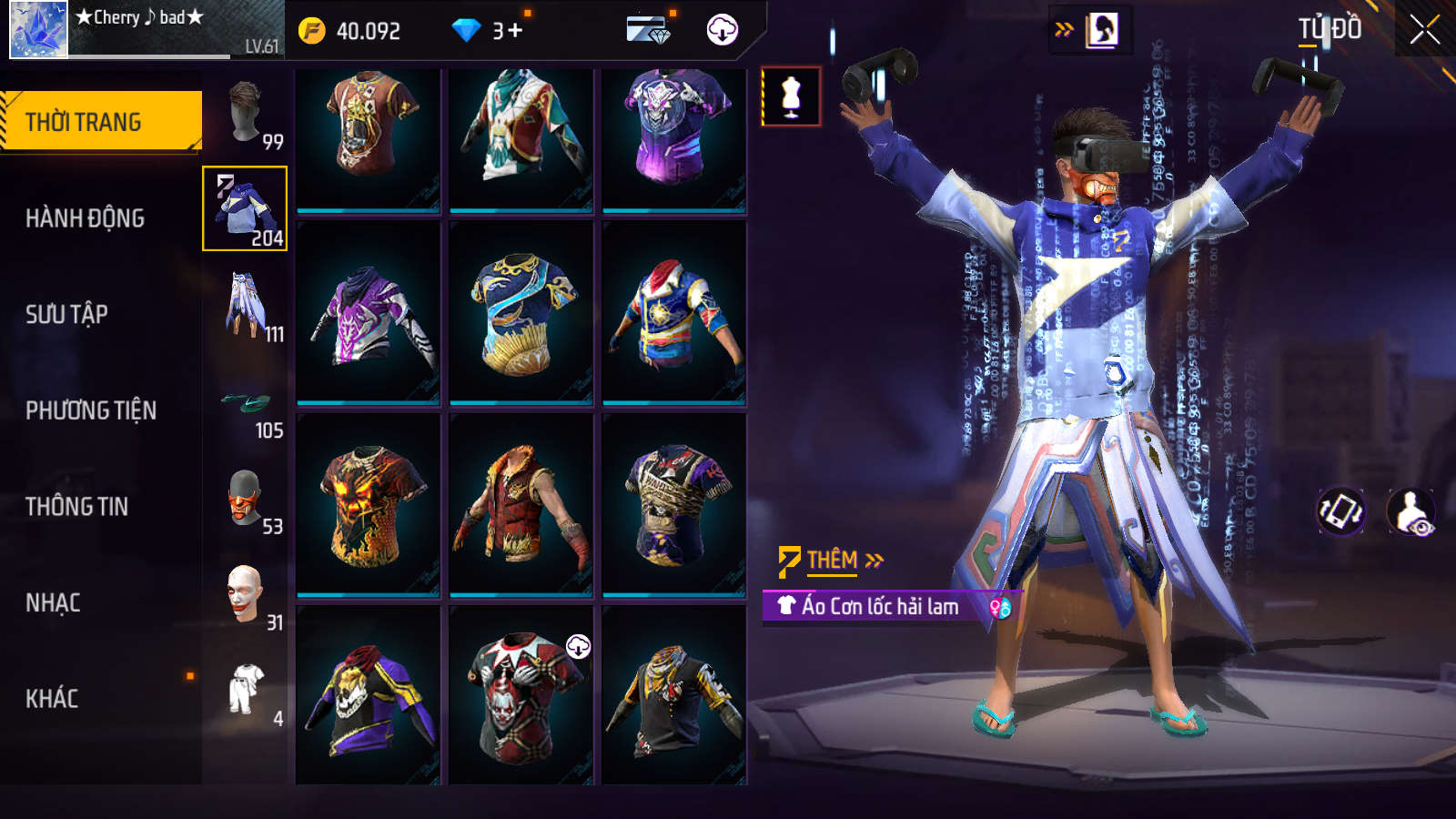1456x819 pixels.
Task: Switch to the Sưu Tập section
Action: 66,314
